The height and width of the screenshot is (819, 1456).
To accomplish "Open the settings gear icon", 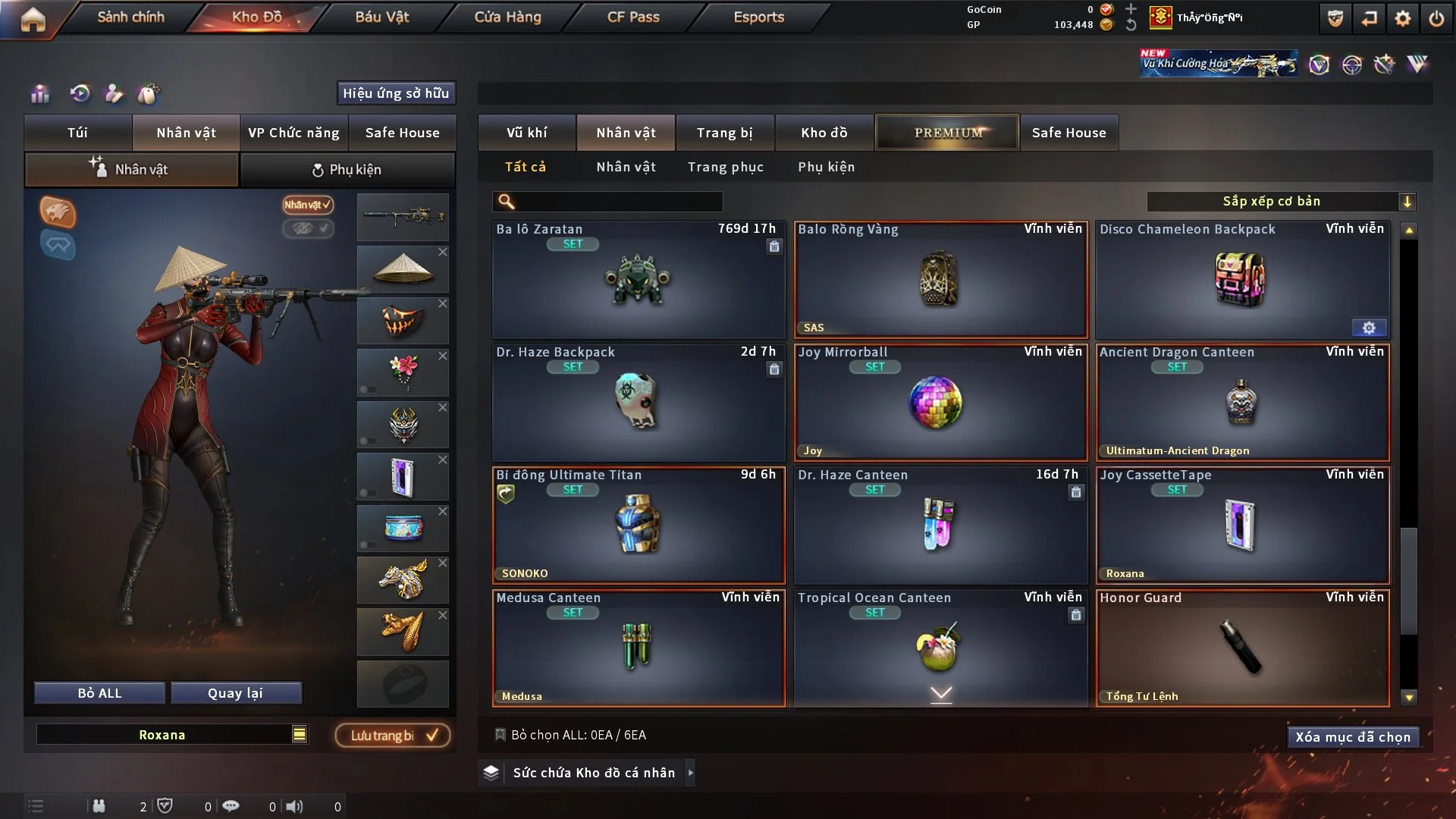I will (x=1402, y=18).
